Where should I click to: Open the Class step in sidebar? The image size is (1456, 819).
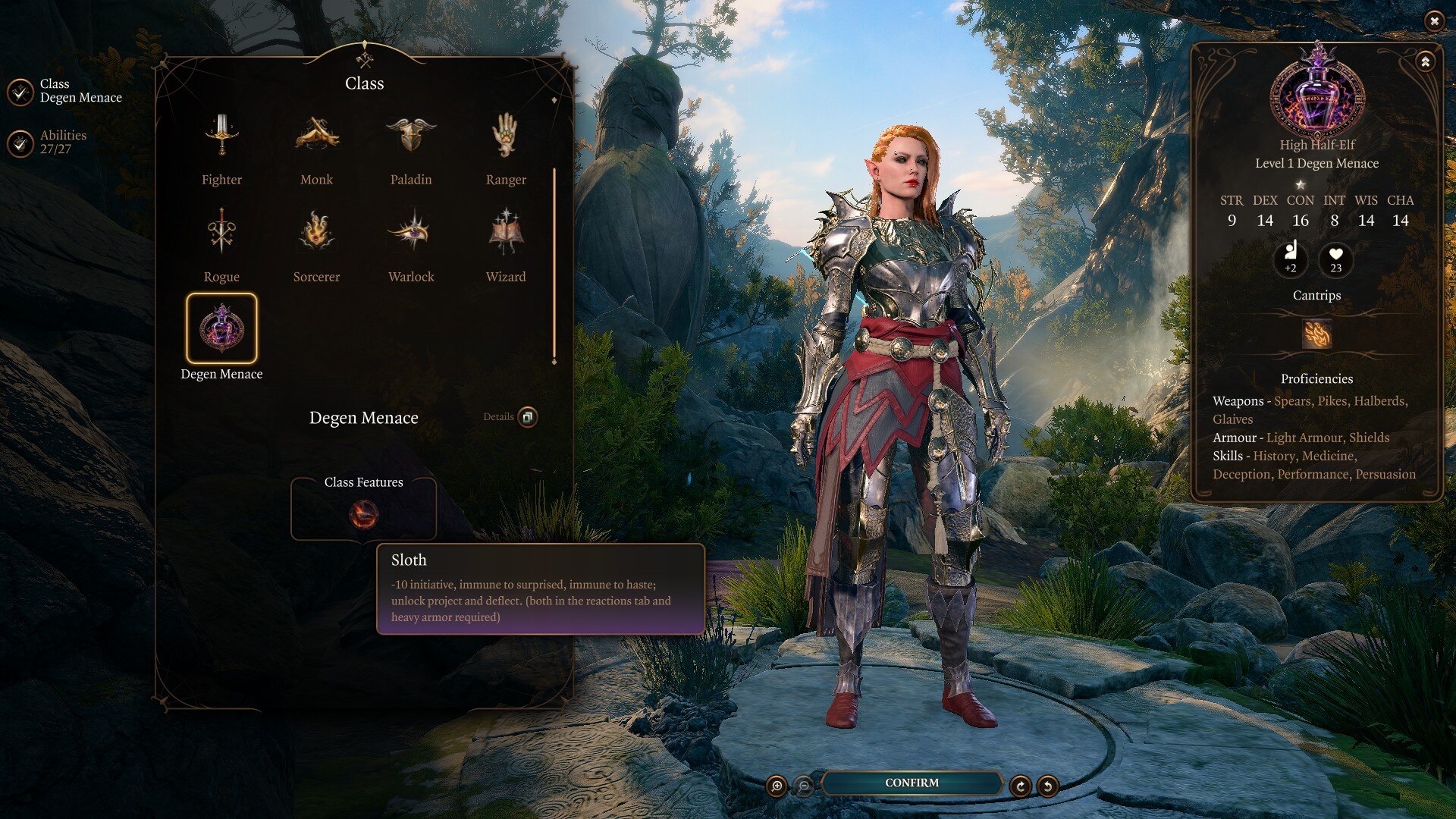20,91
